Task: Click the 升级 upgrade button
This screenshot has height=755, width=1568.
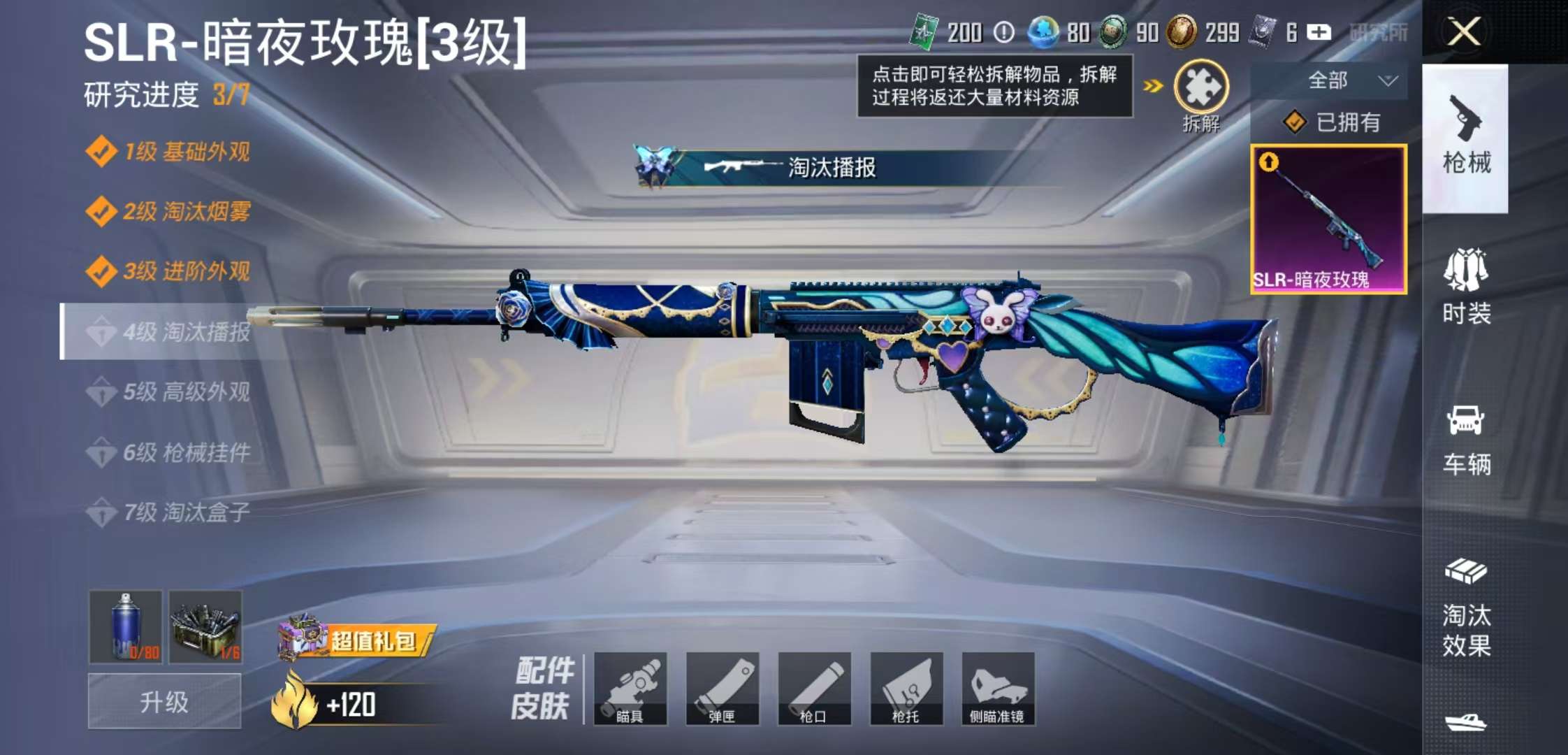Action: (x=164, y=701)
